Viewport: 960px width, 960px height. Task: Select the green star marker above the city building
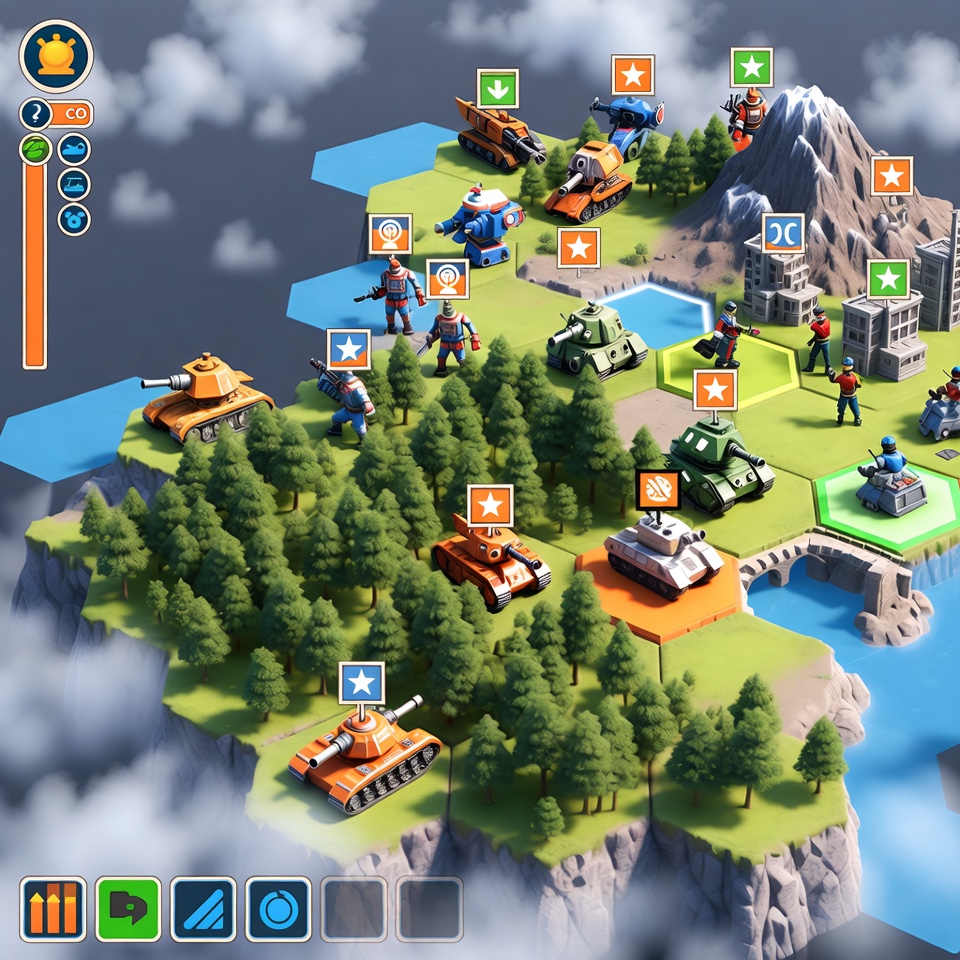(888, 279)
